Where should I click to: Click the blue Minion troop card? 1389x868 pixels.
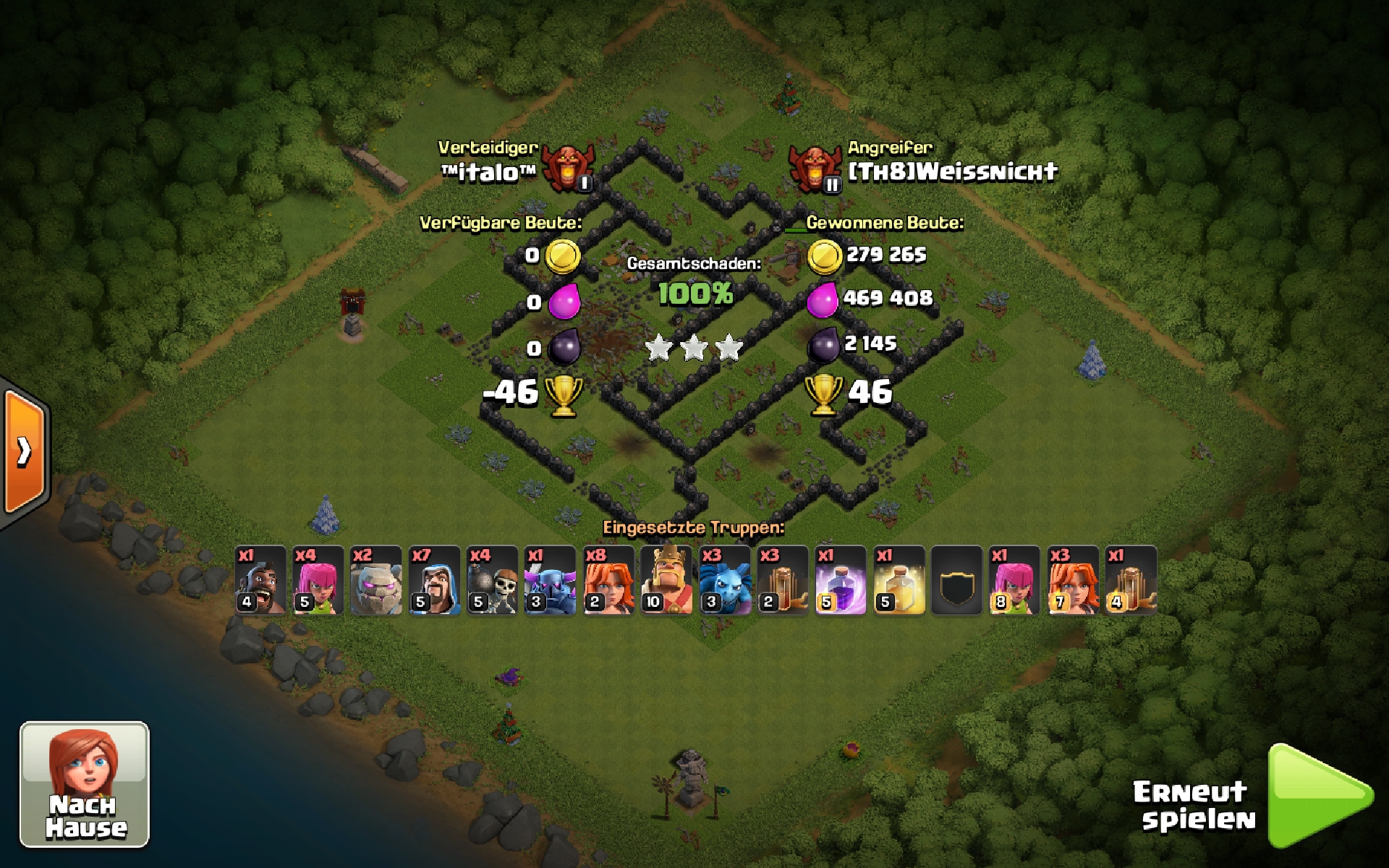pos(724,580)
